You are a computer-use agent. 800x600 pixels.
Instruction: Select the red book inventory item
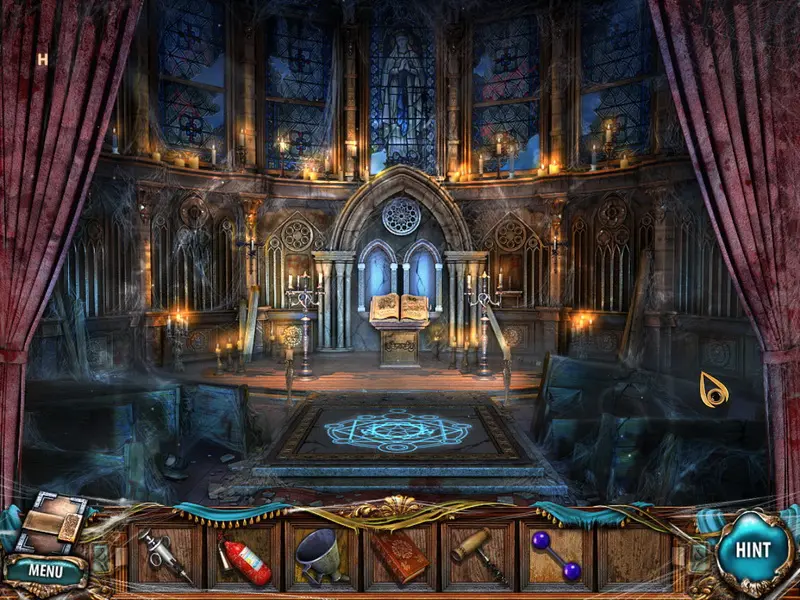(400, 557)
